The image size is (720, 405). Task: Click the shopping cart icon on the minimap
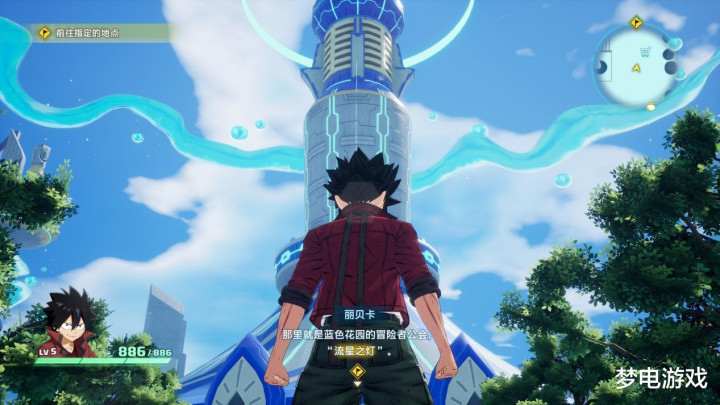(645, 52)
